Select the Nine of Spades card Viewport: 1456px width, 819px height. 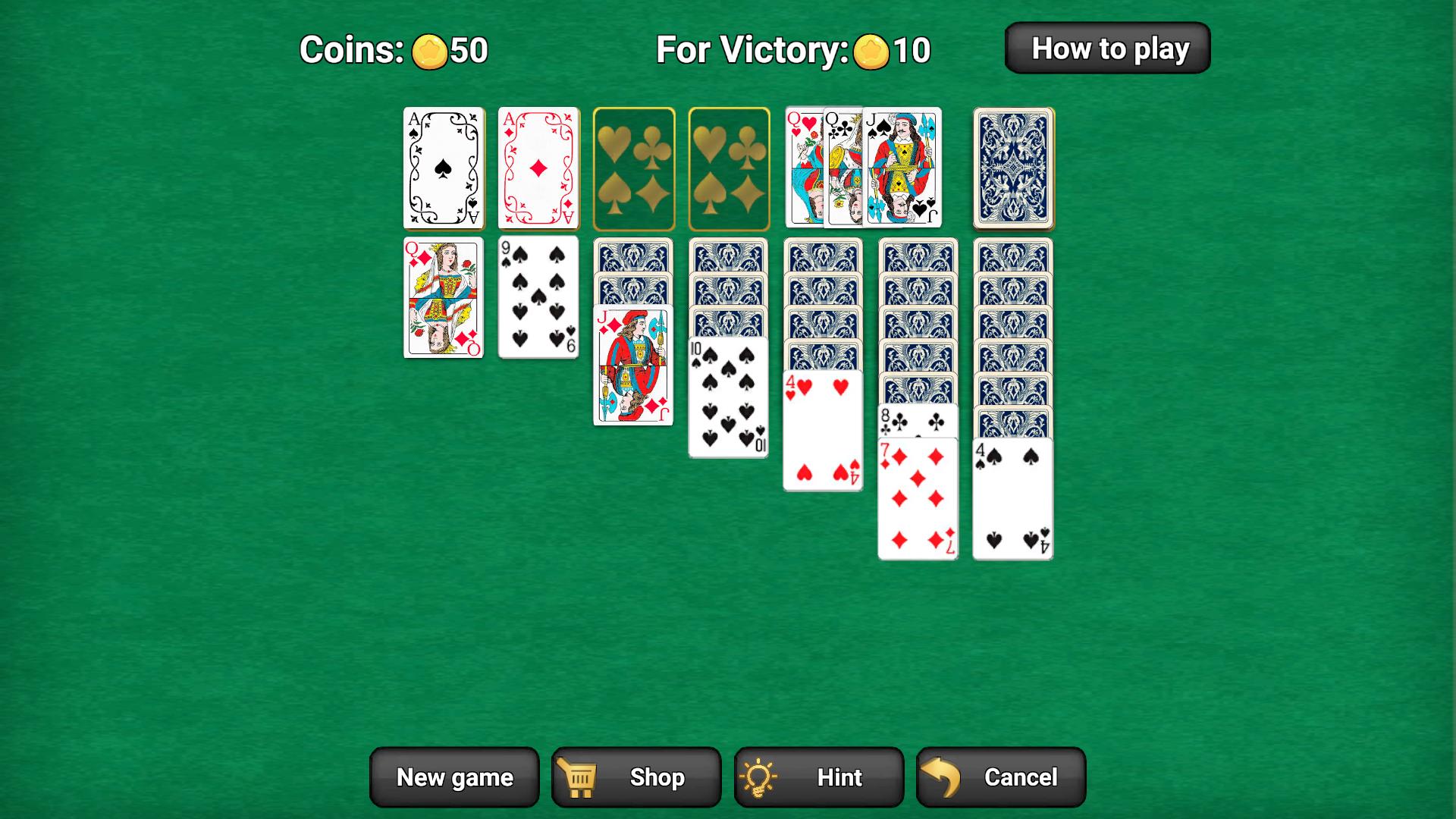[539, 298]
